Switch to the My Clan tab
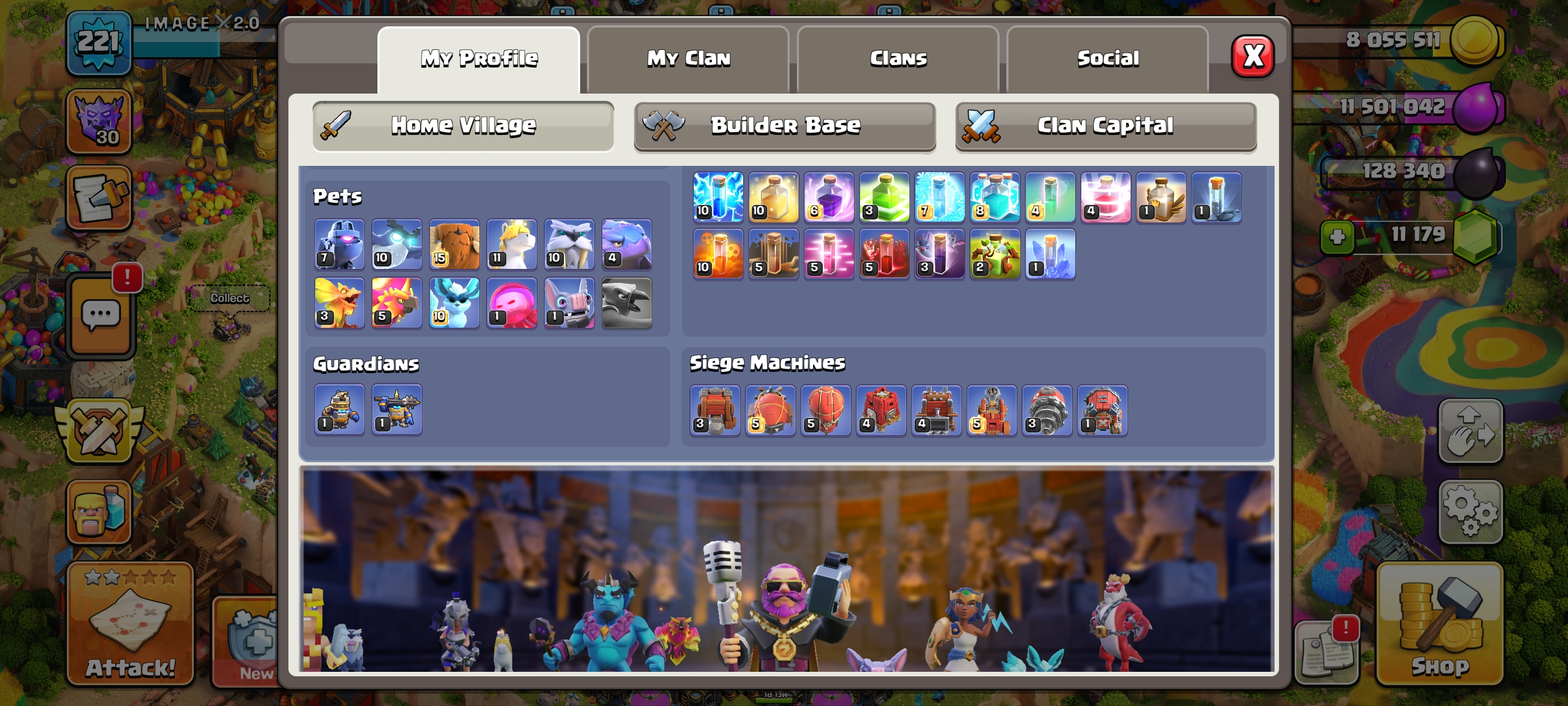Screen dimensions: 1568x706 point(688,58)
